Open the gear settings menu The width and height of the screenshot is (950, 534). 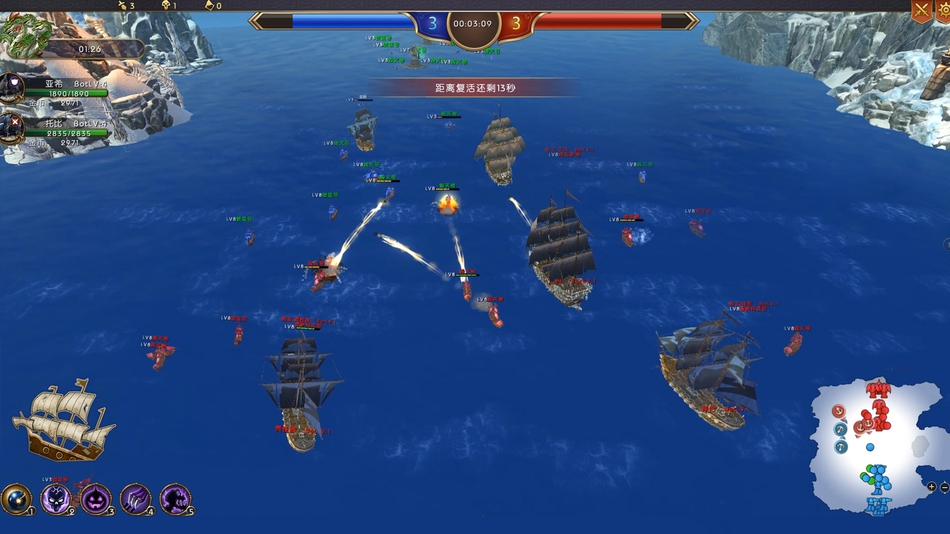tap(943, 11)
